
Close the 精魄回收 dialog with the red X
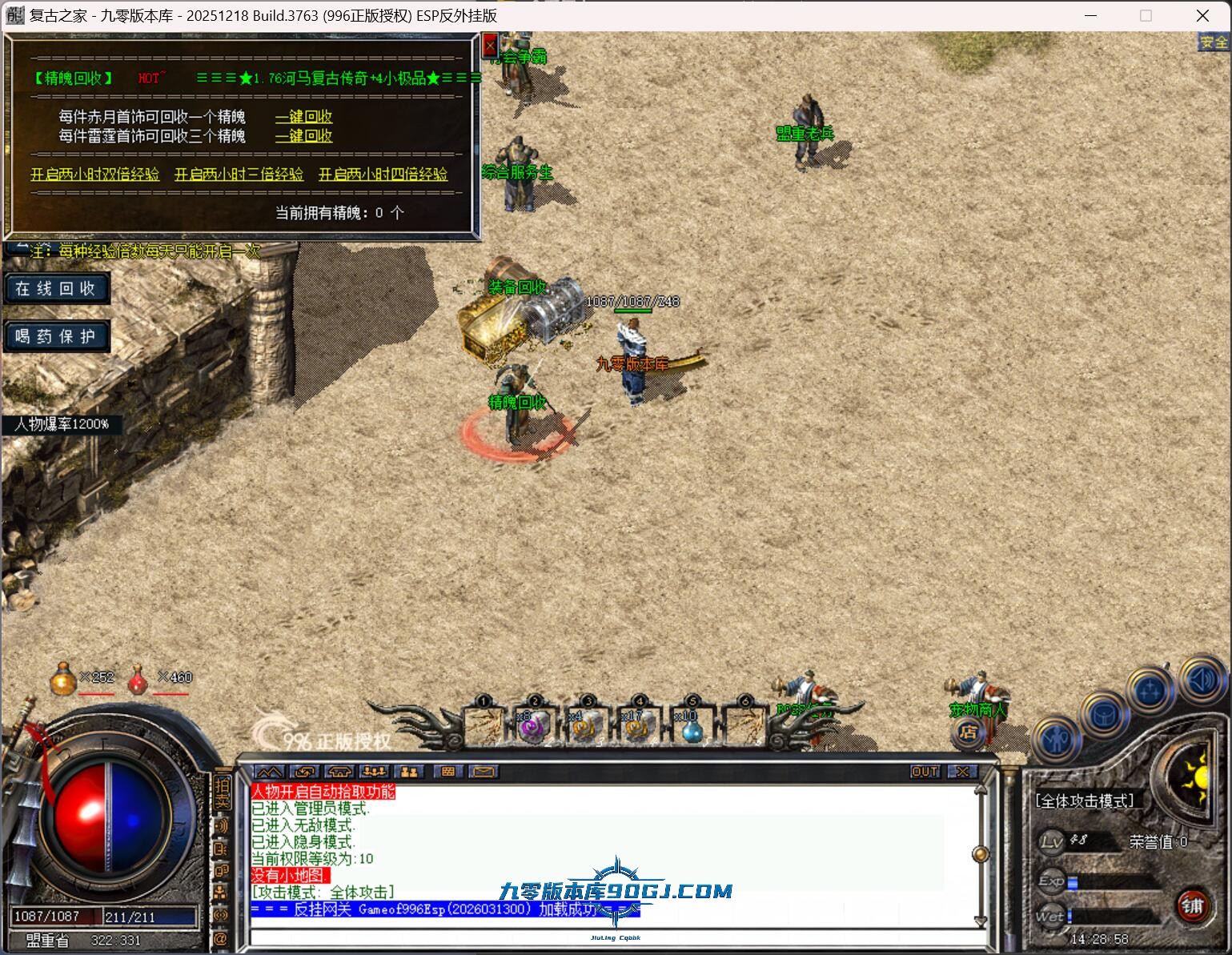tap(490, 46)
